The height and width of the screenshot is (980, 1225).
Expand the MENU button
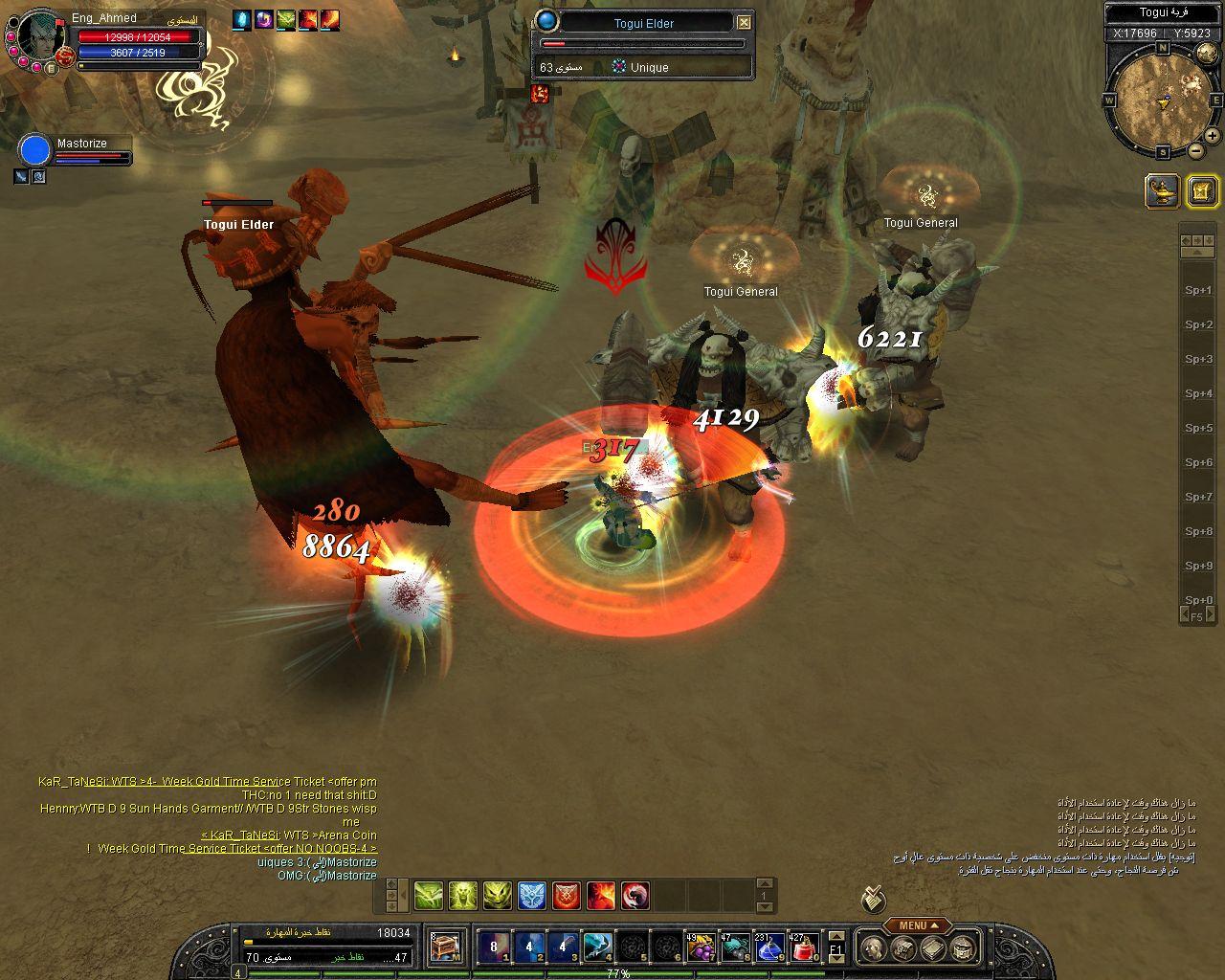pyautogui.click(x=917, y=925)
